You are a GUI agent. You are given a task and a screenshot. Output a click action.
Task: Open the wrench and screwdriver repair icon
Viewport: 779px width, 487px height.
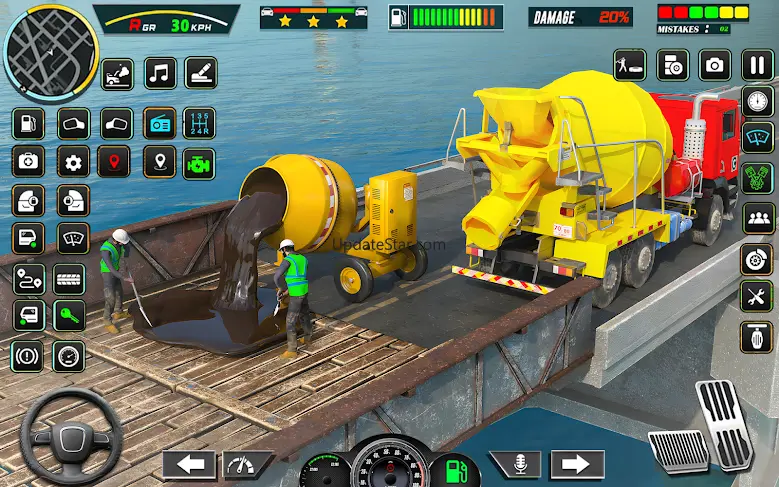(x=756, y=295)
